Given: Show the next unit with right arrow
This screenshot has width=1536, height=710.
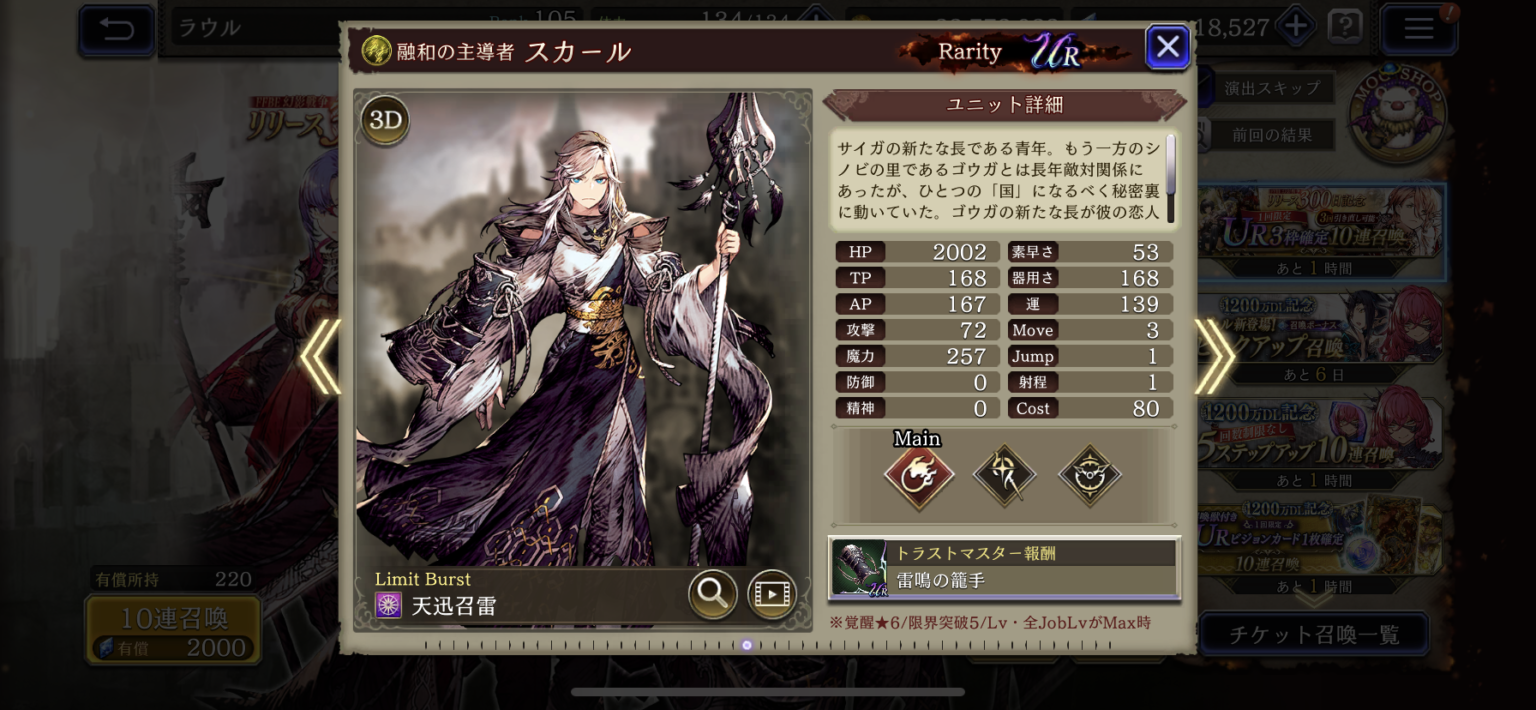Looking at the screenshot, I should [1214, 356].
